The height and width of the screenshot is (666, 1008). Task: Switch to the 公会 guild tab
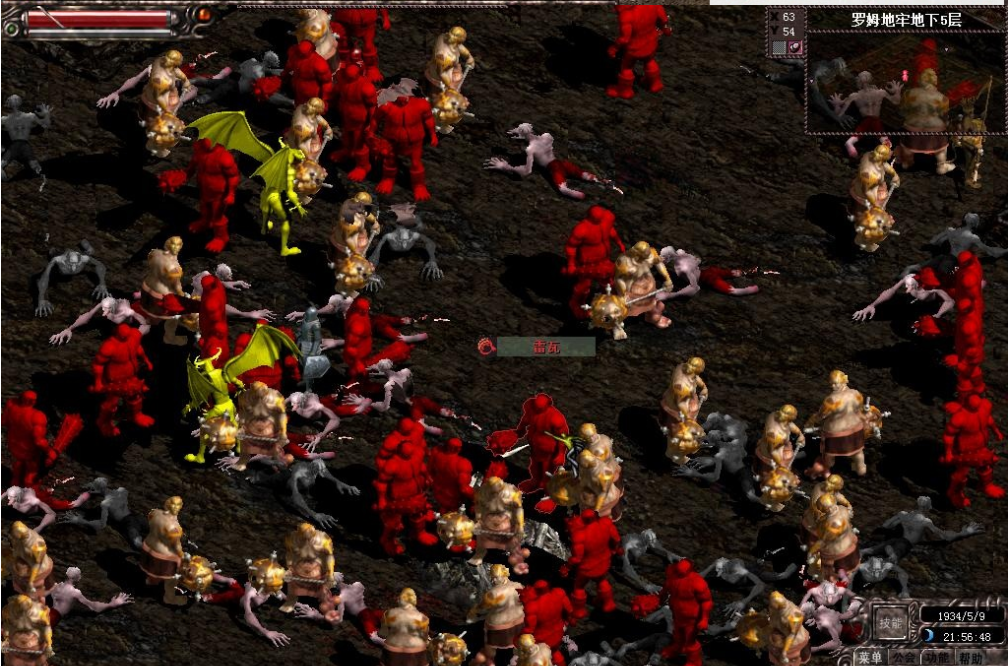pos(904,657)
